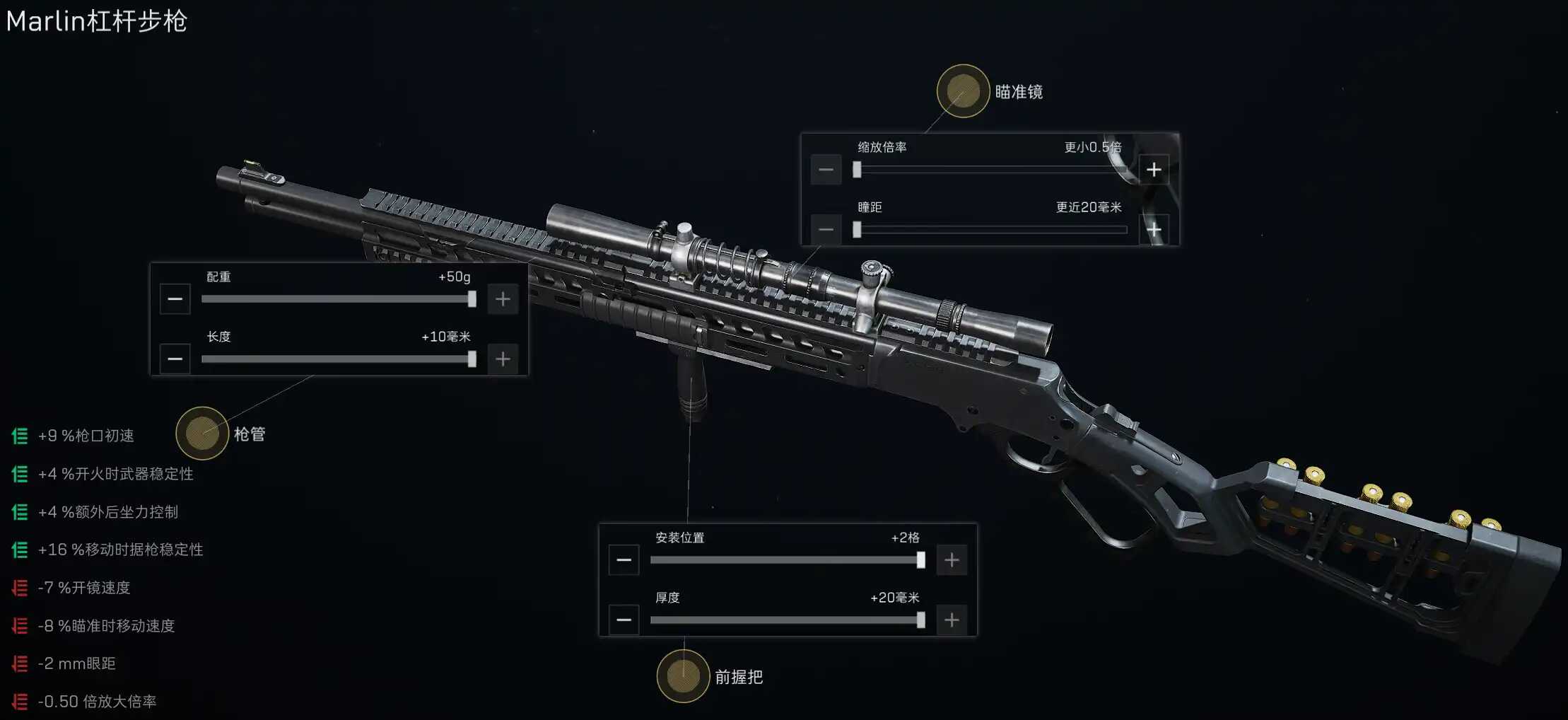
Task: Increase the 配重 value with plus
Action: tap(503, 299)
